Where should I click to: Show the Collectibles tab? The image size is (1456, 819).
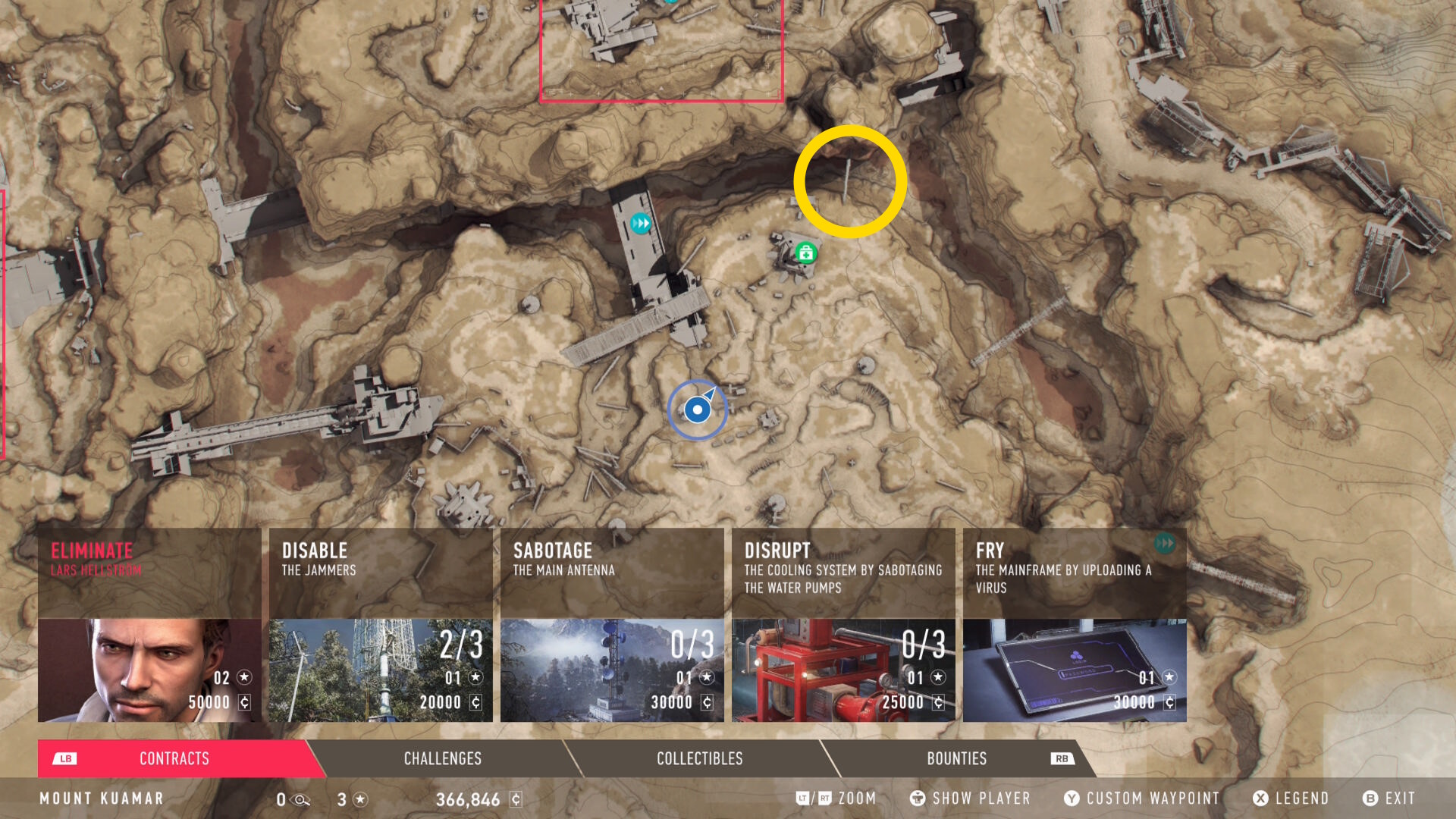699,758
